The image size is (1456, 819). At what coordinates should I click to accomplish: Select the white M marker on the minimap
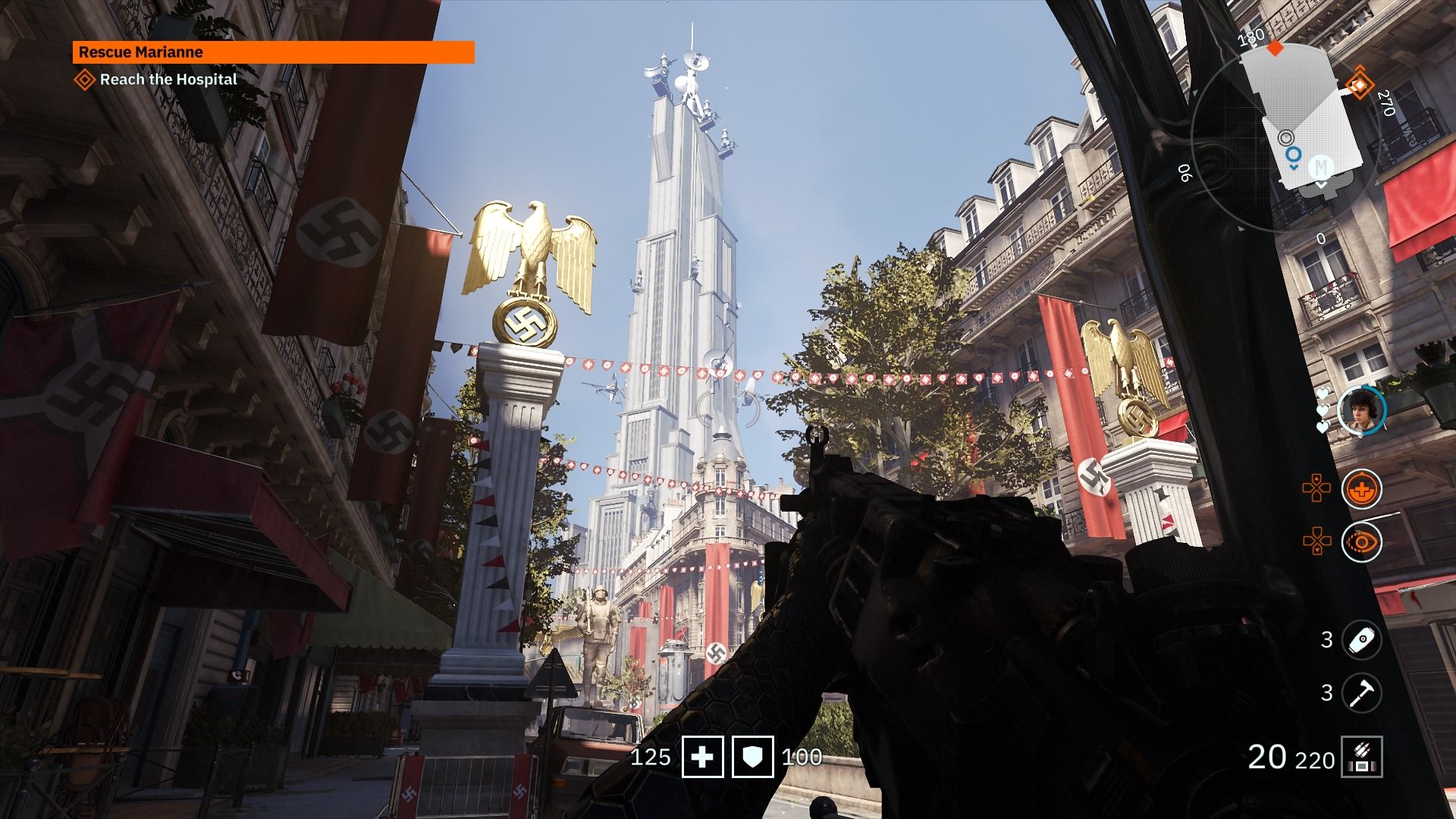pyautogui.click(x=1321, y=167)
